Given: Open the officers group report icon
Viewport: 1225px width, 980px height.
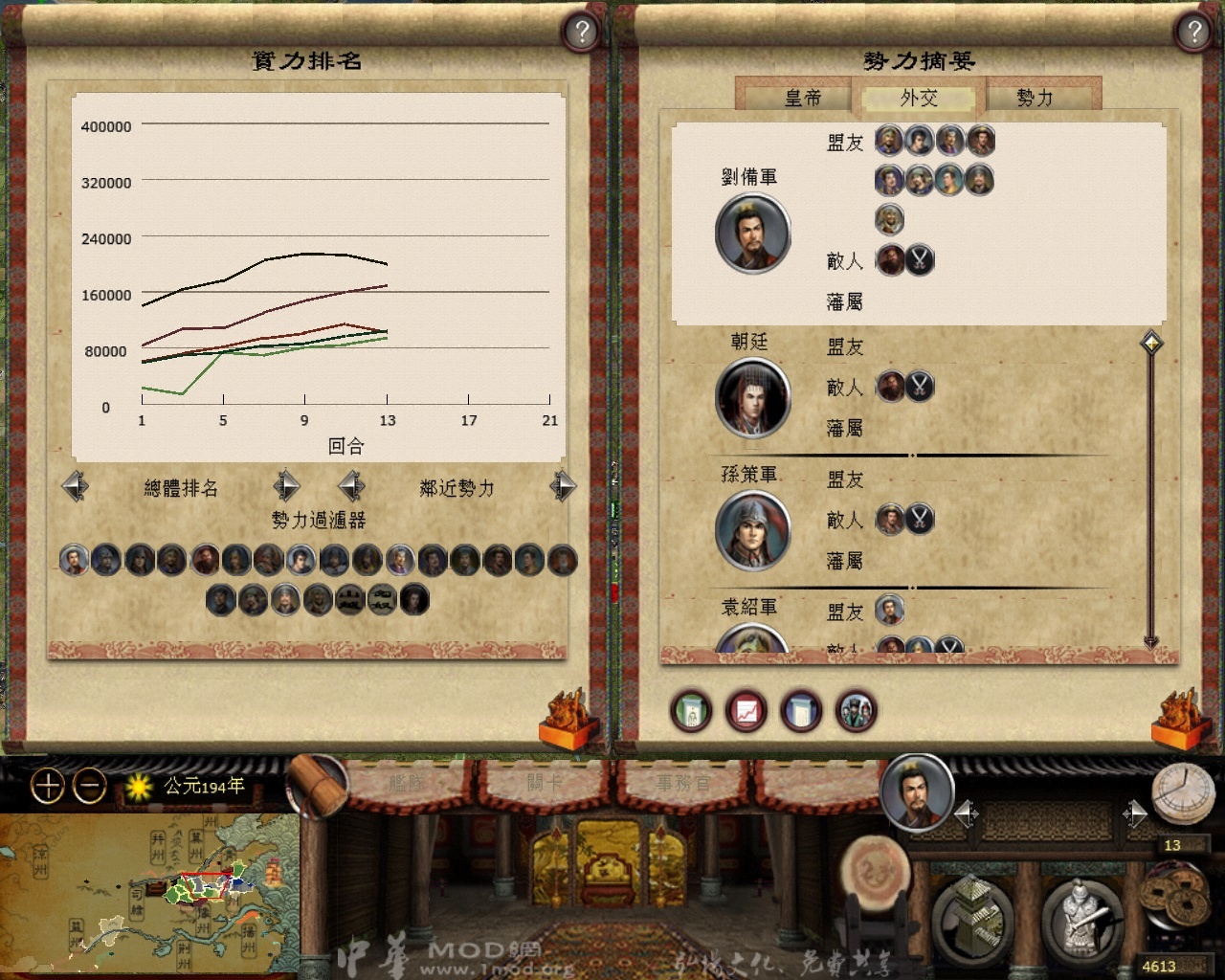Looking at the screenshot, I should (857, 711).
